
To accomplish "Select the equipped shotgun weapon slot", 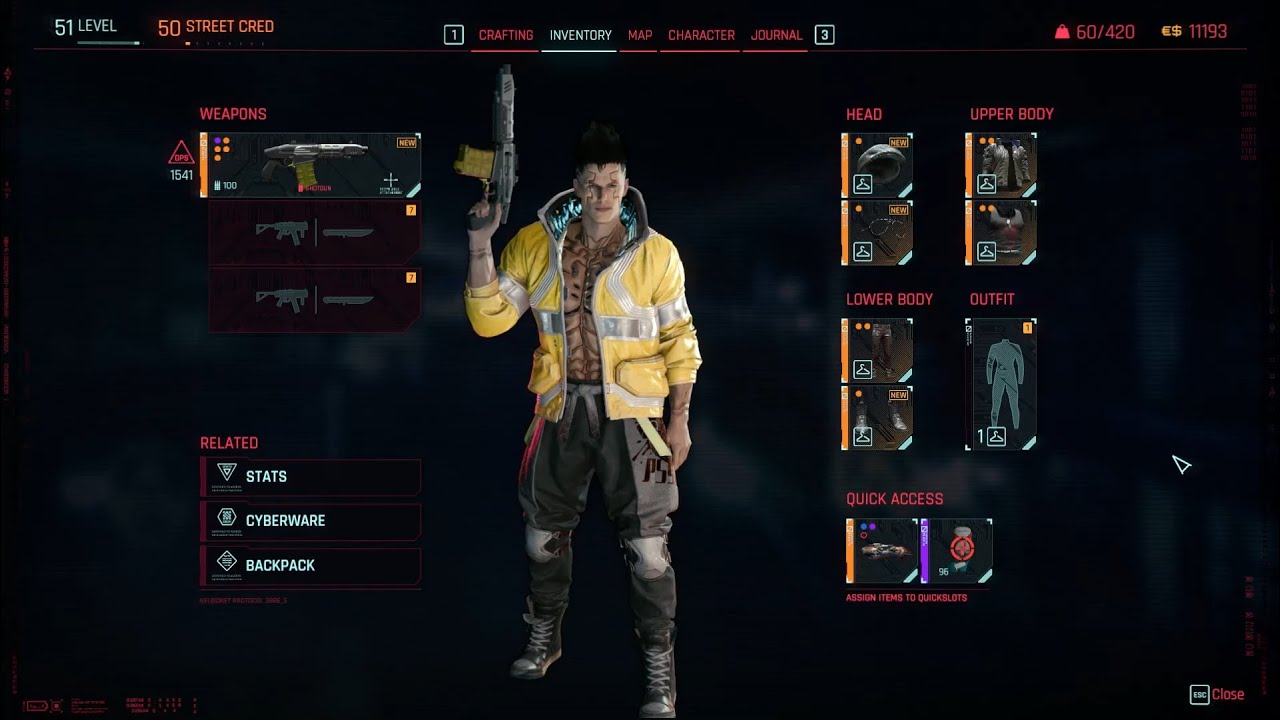I will pyautogui.click(x=311, y=165).
